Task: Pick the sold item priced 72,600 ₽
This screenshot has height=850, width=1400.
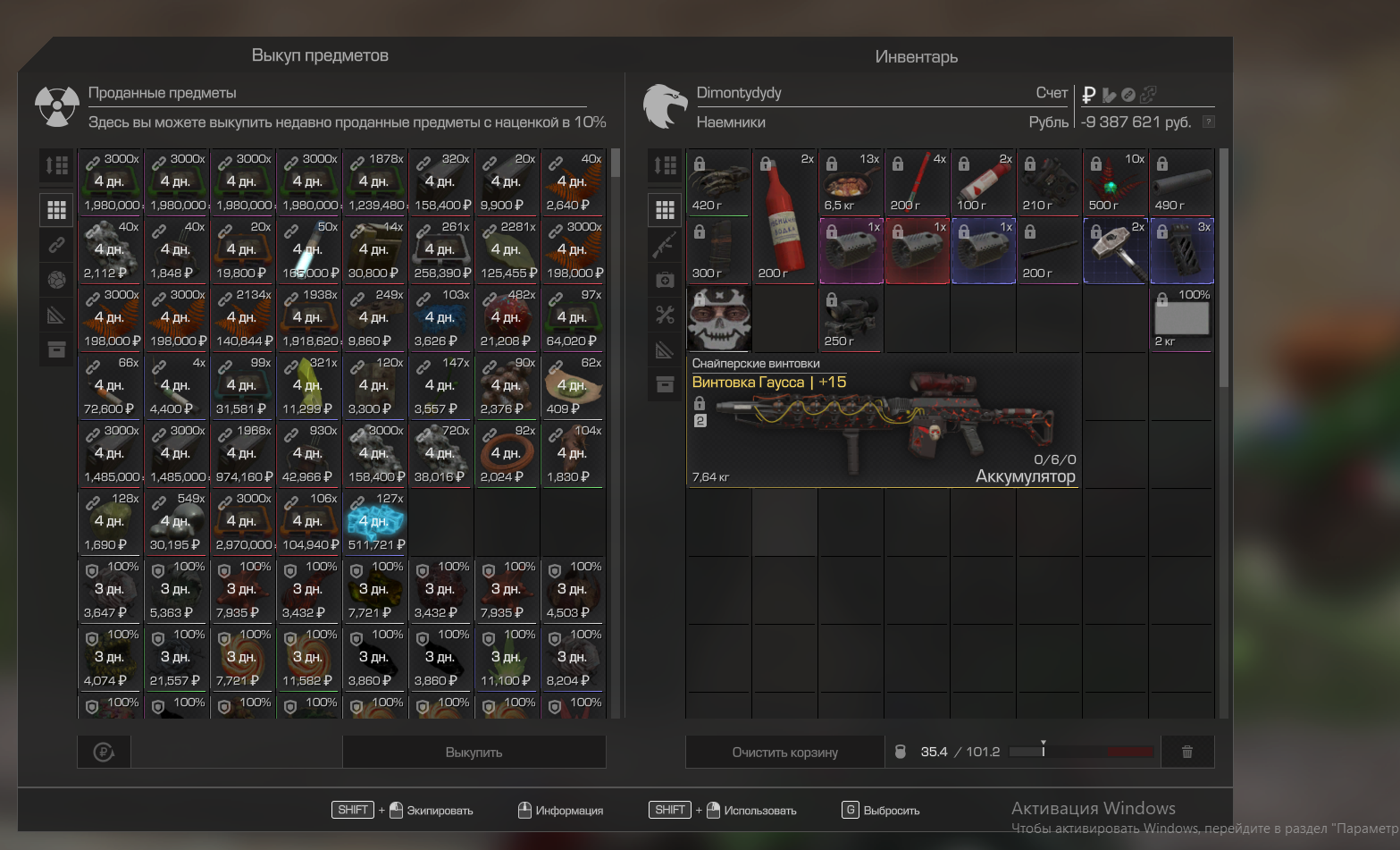Action: [112, 387]
